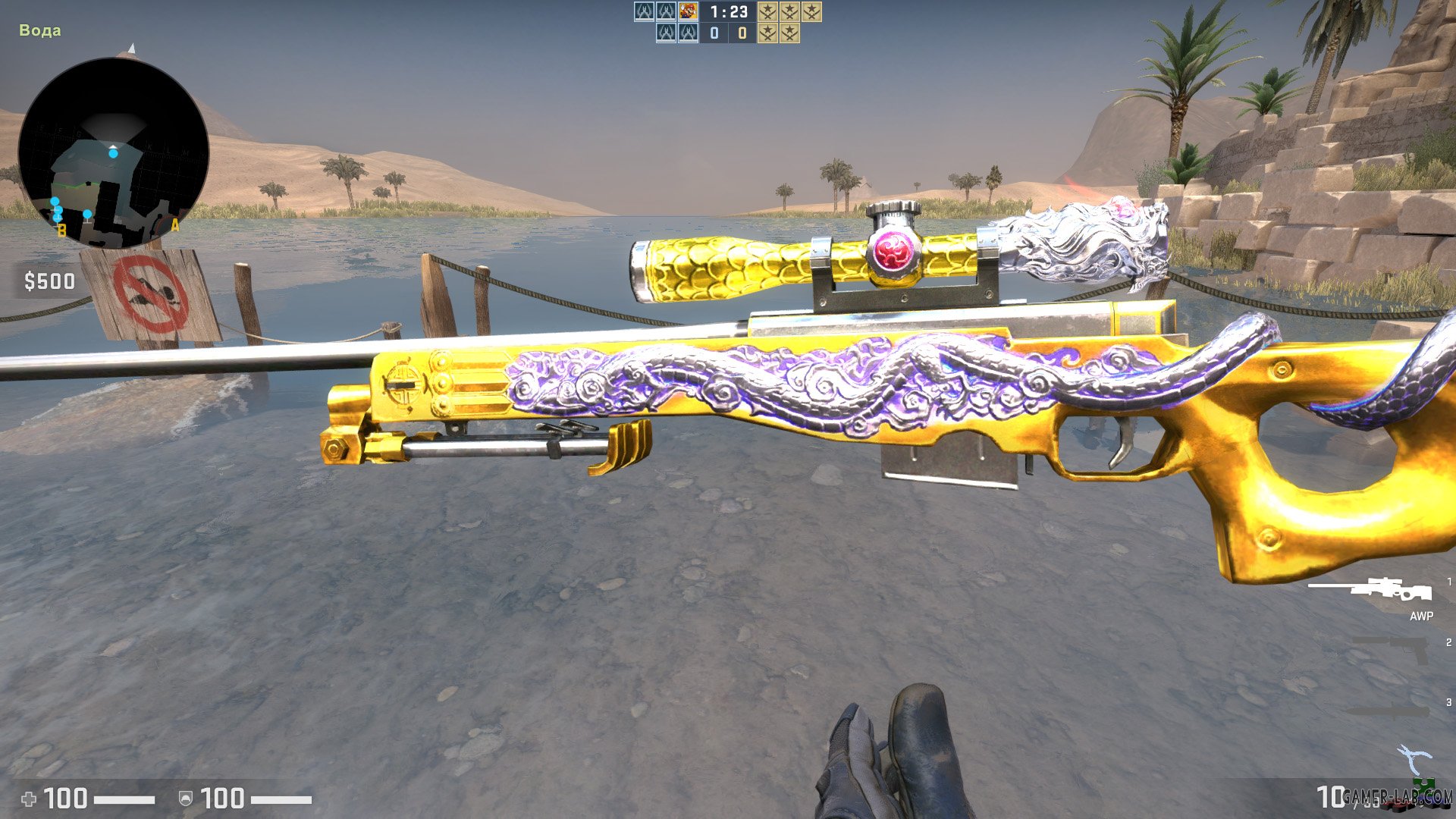Click the health bar next to 100
This screenshot has height=819, width=1456.
(124, 799)
